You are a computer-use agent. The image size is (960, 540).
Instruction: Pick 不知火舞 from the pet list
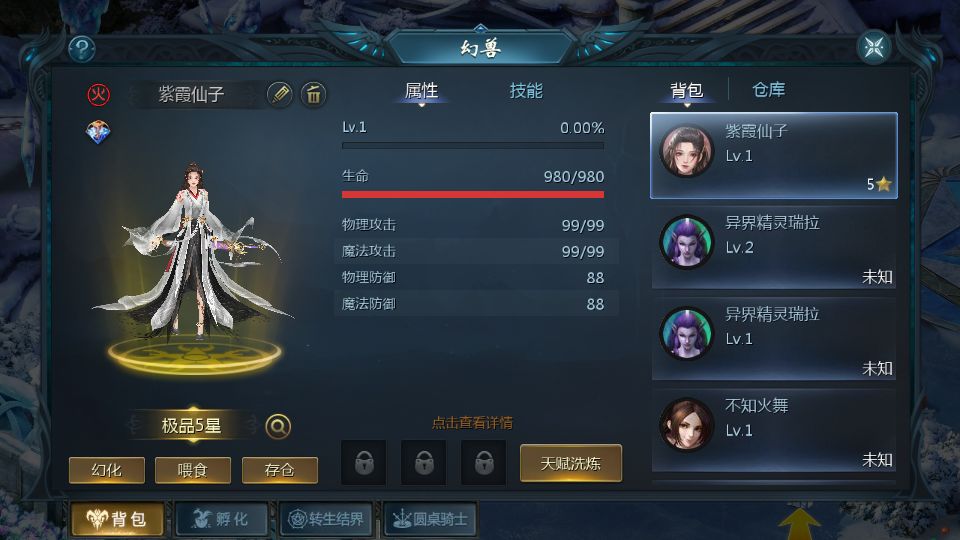pos(774,430)
